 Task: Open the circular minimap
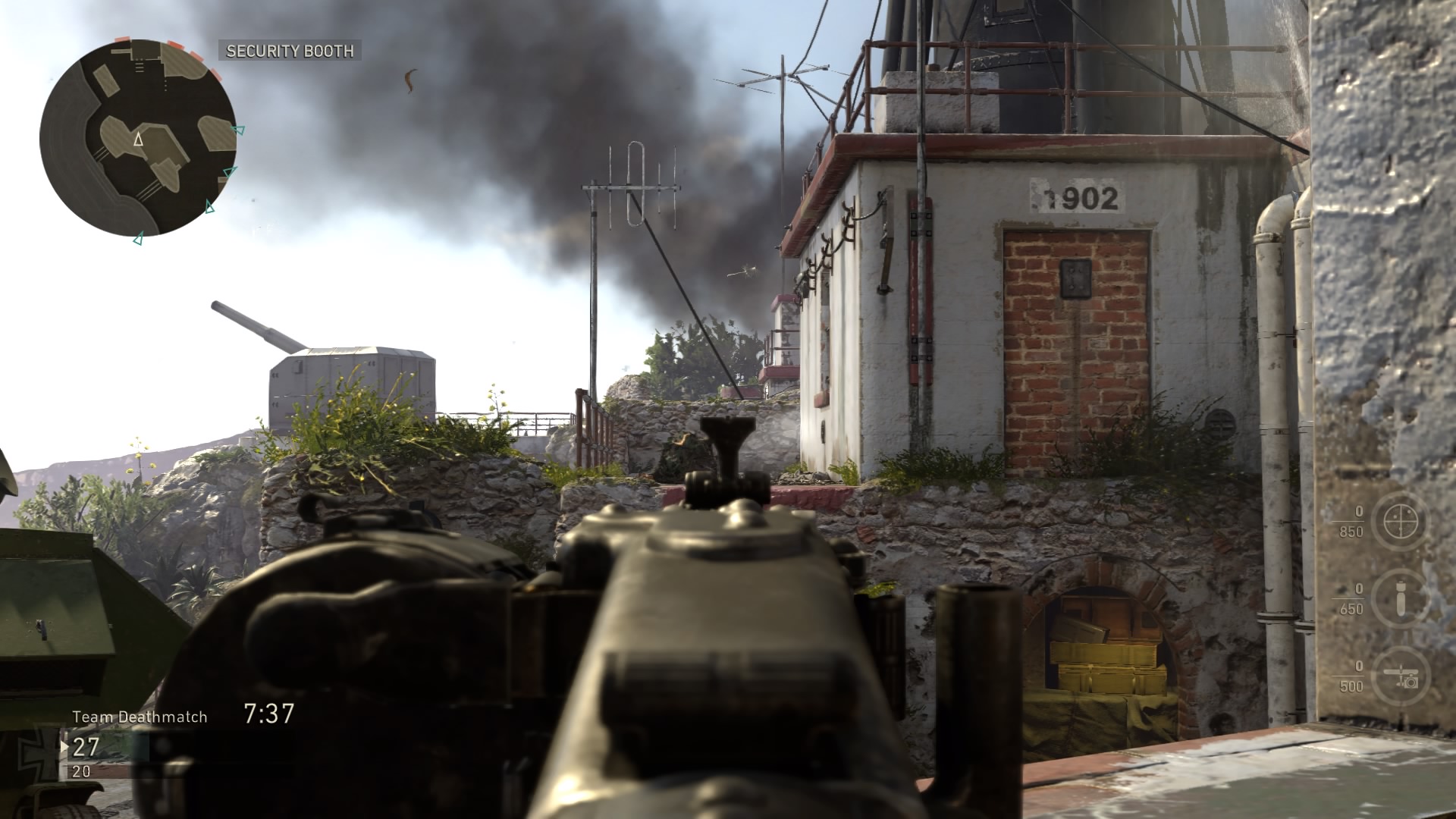pos(137,138)
